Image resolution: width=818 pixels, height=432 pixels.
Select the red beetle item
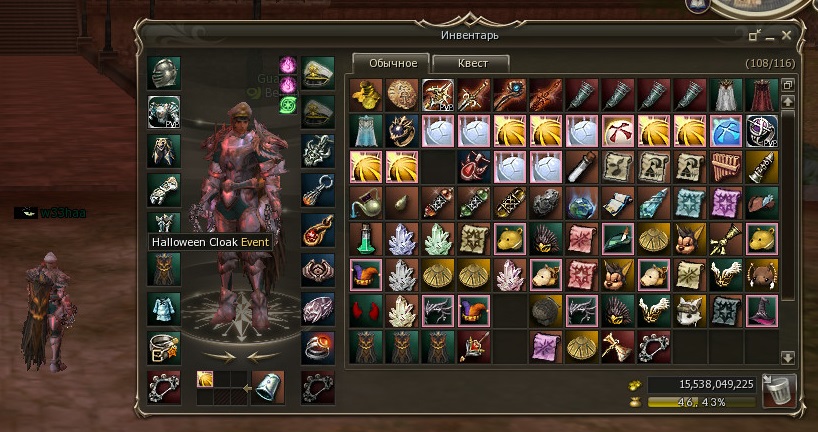click(473, 166)
